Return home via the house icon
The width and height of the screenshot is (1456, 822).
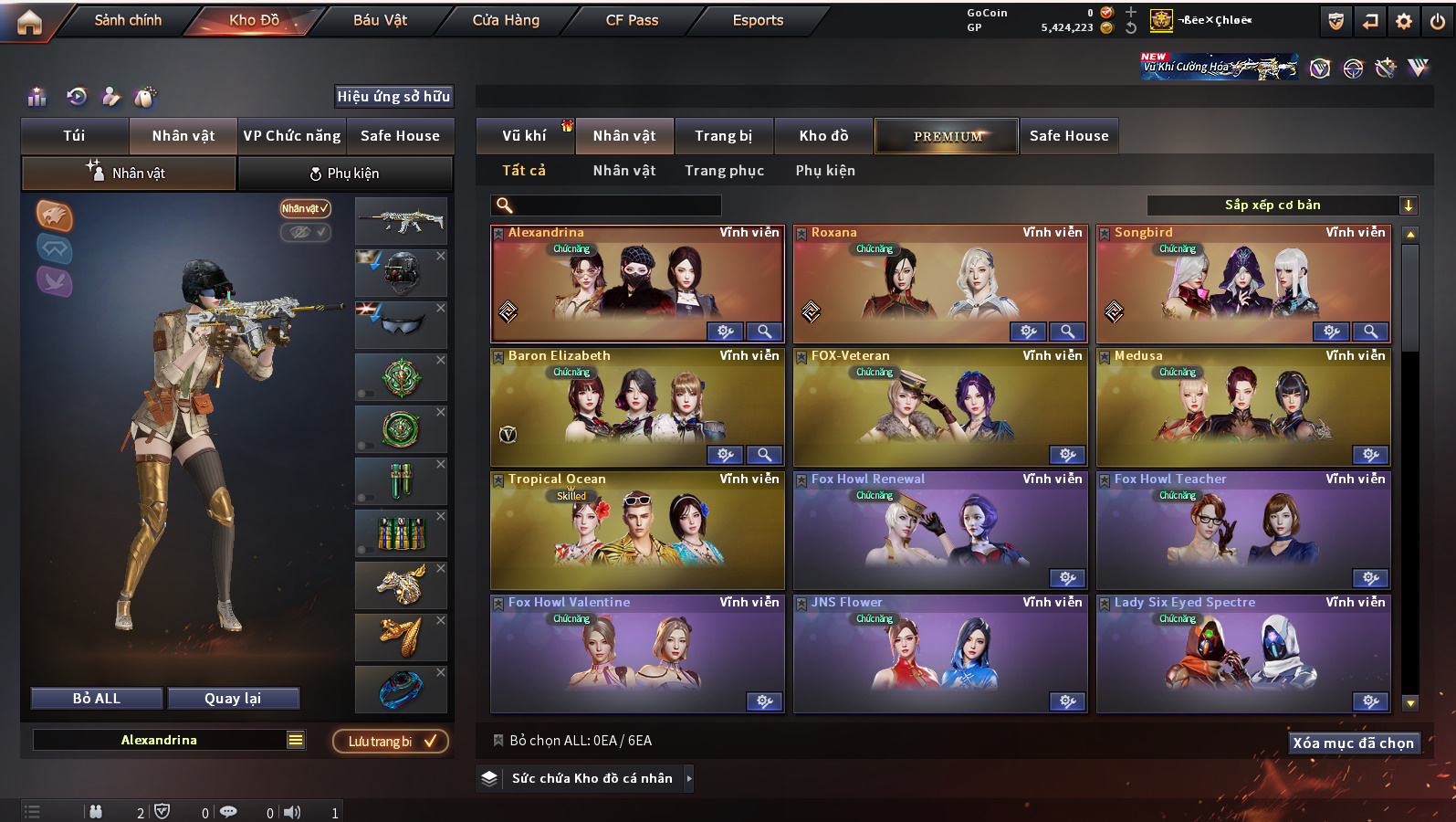pos(29,22)
